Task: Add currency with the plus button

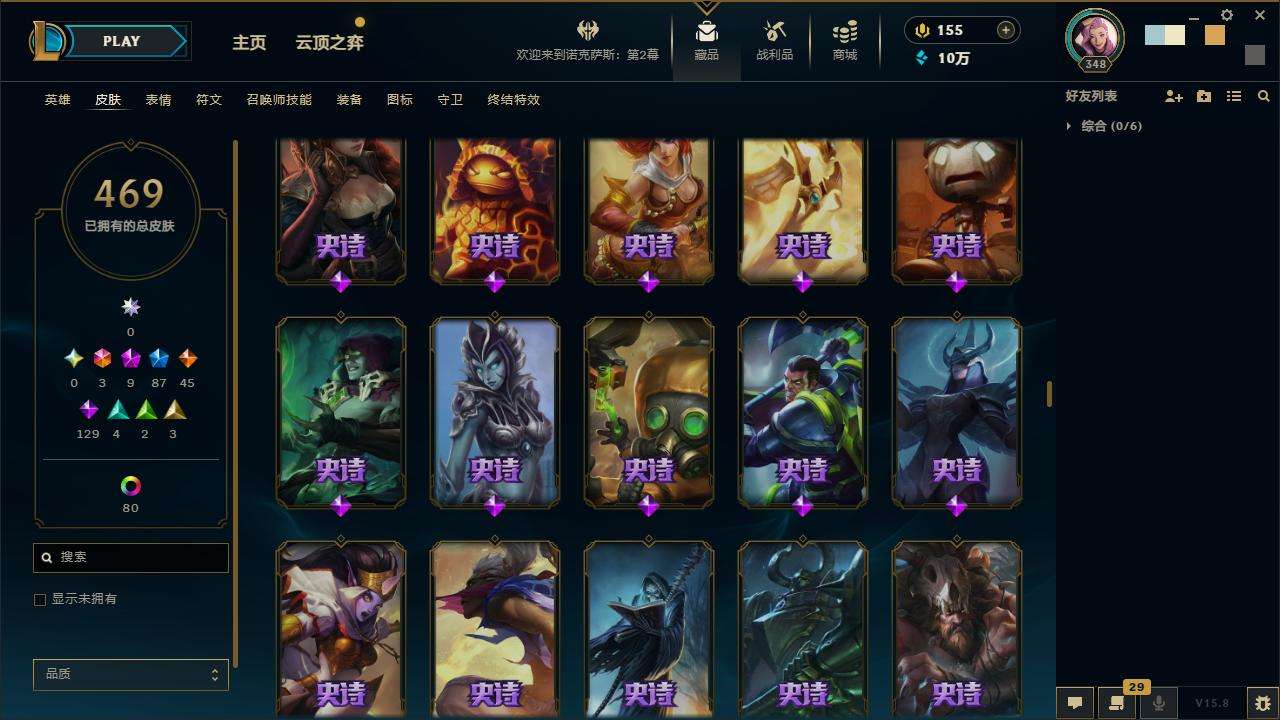Action: click(1005, 30)
